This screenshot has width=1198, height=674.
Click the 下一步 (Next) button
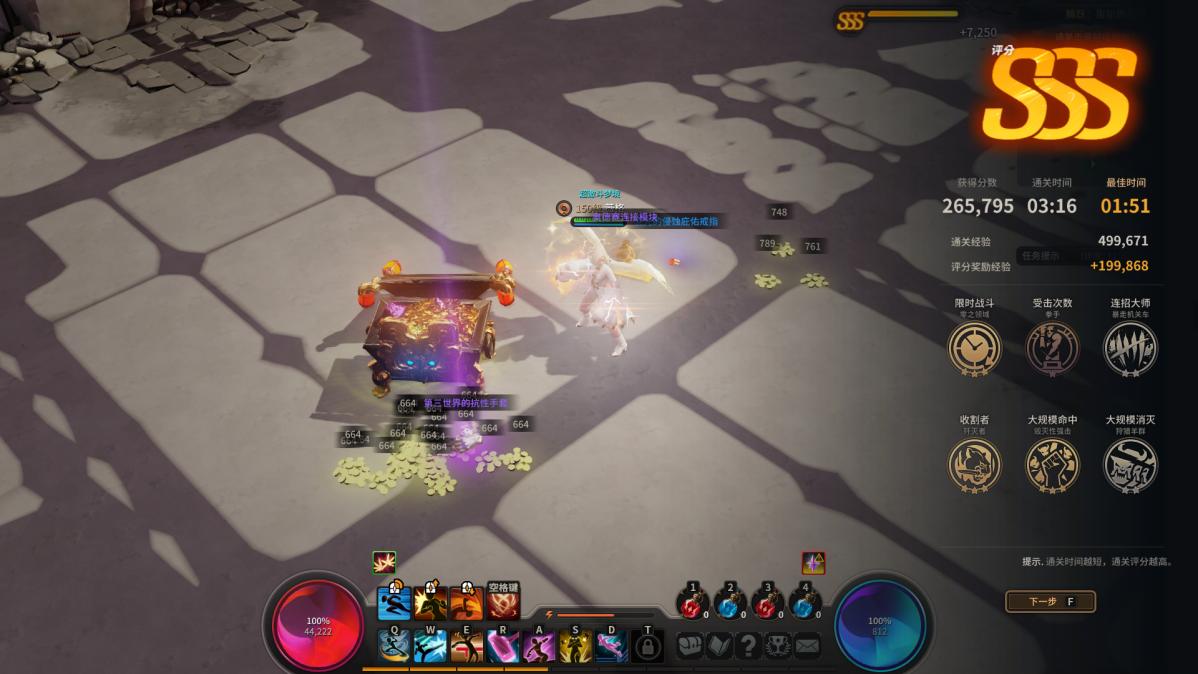[1049, 601]
